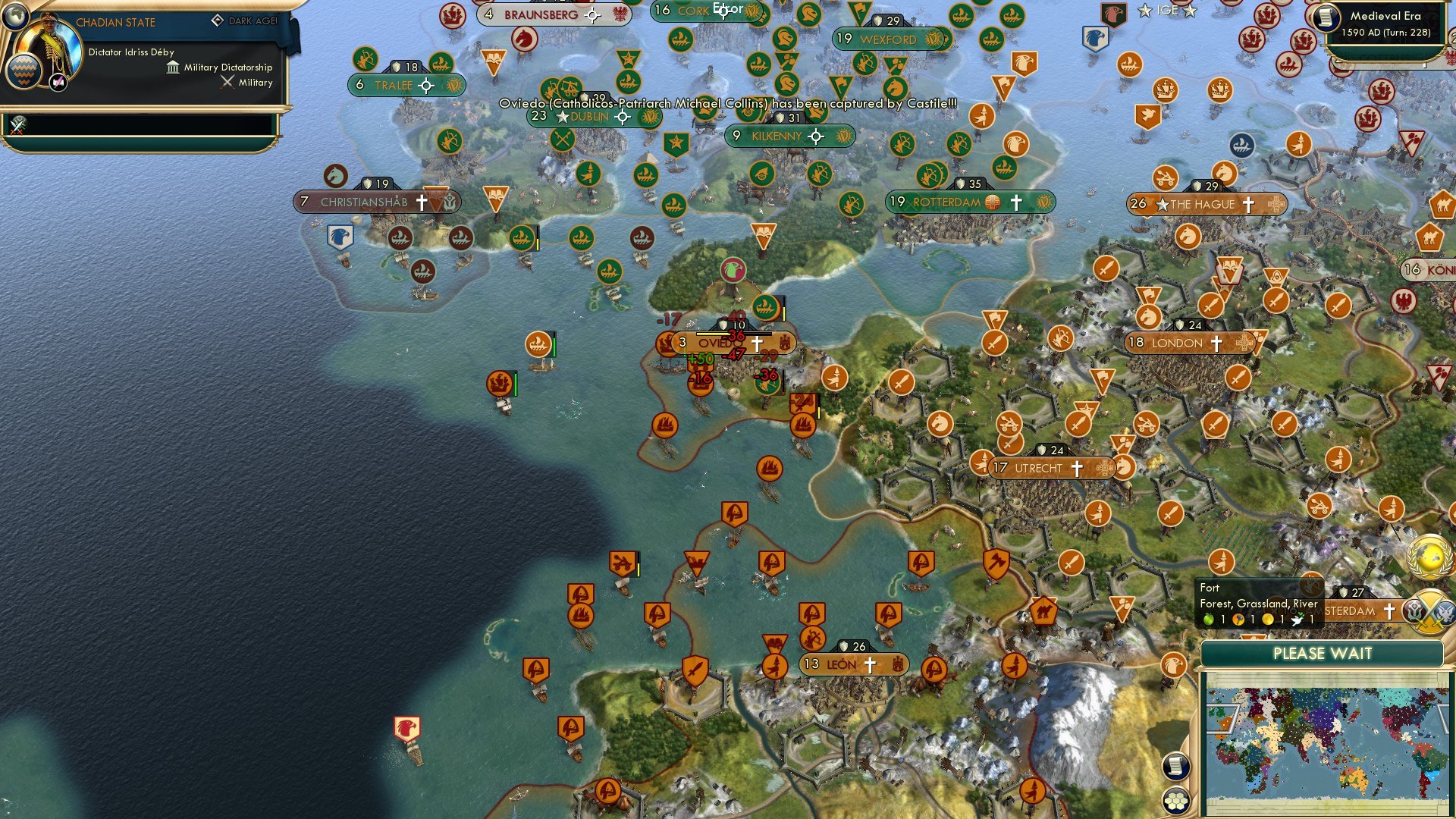Click the capital star on The Hague banner
Viewport: 1456px width, 819px height.
click(1163, 204)
